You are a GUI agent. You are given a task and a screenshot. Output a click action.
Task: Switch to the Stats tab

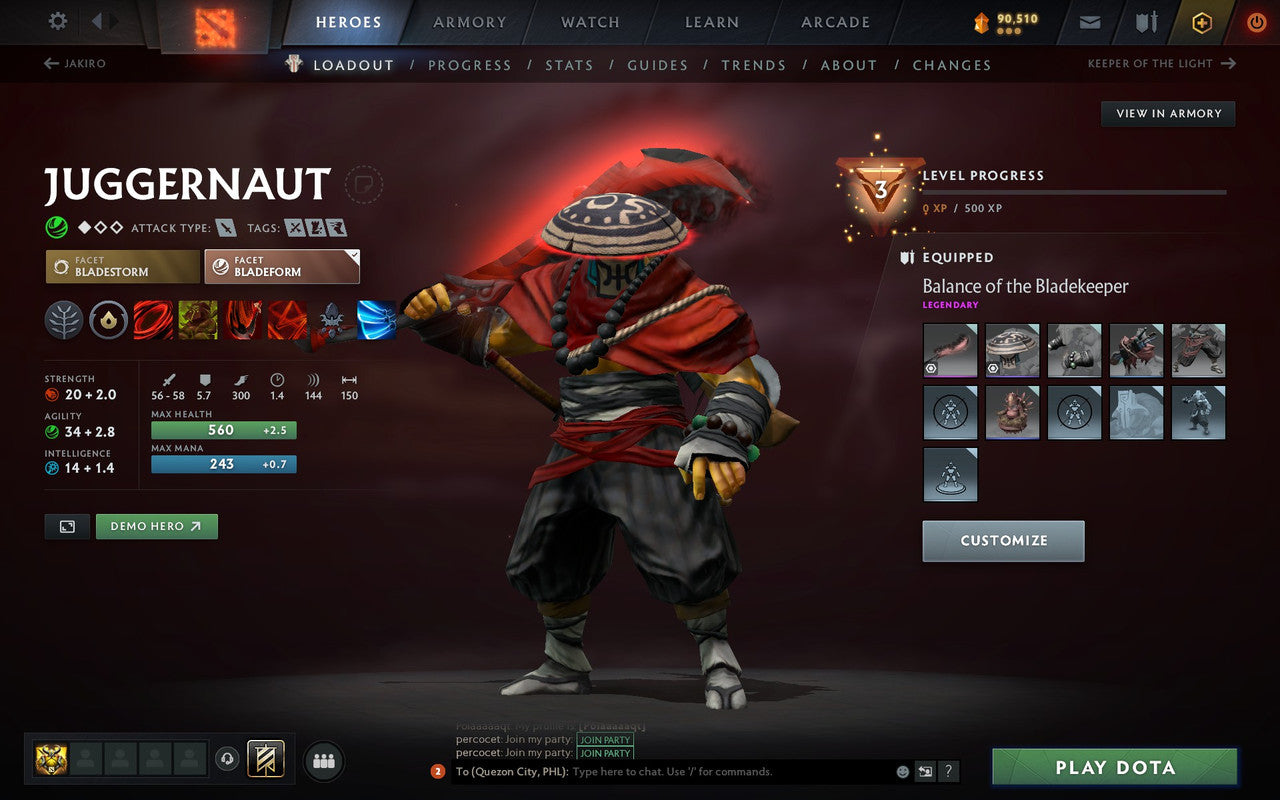(x=569, y=65)
